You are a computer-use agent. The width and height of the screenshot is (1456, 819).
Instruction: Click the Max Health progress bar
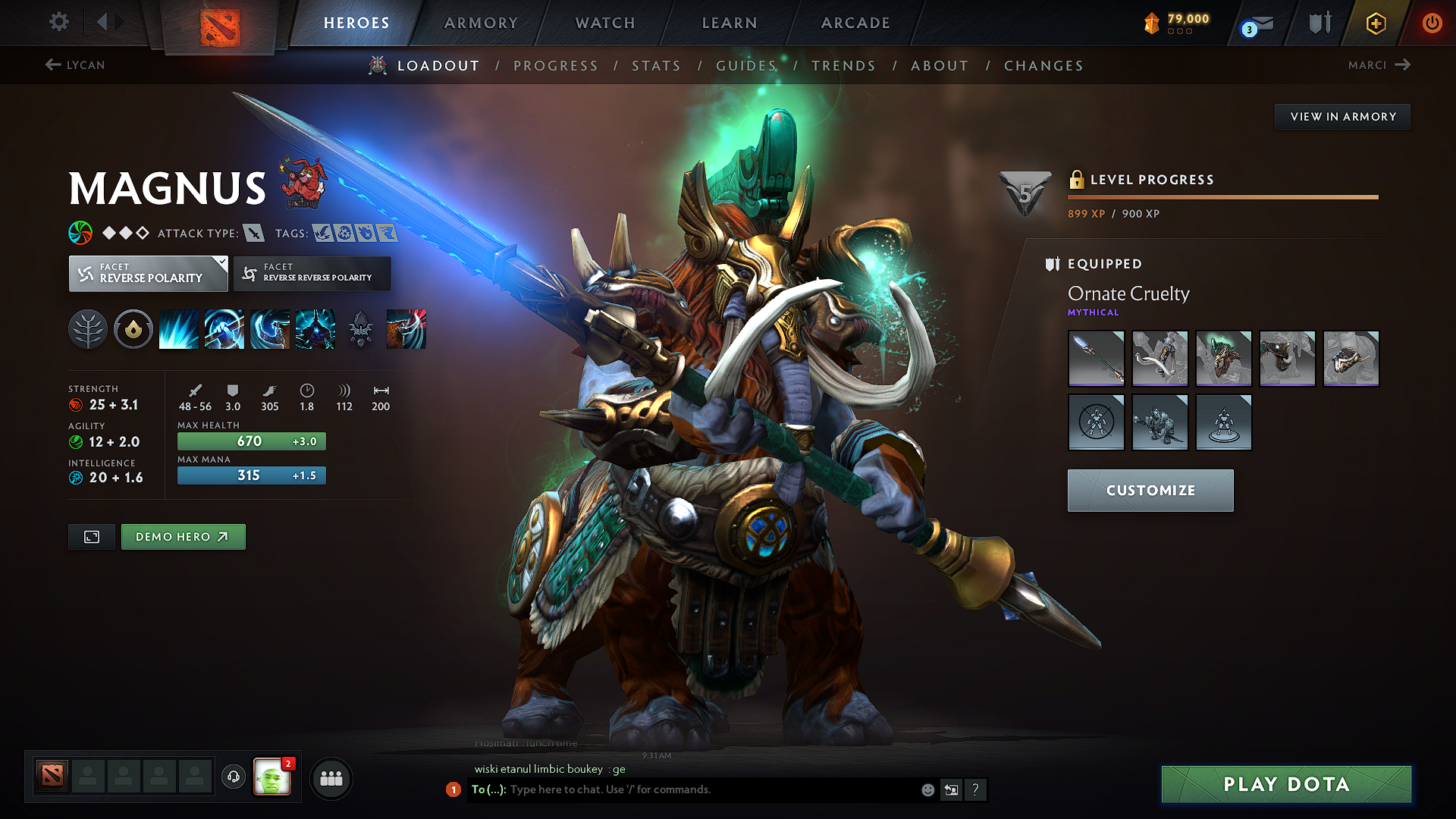pos(251,441)
